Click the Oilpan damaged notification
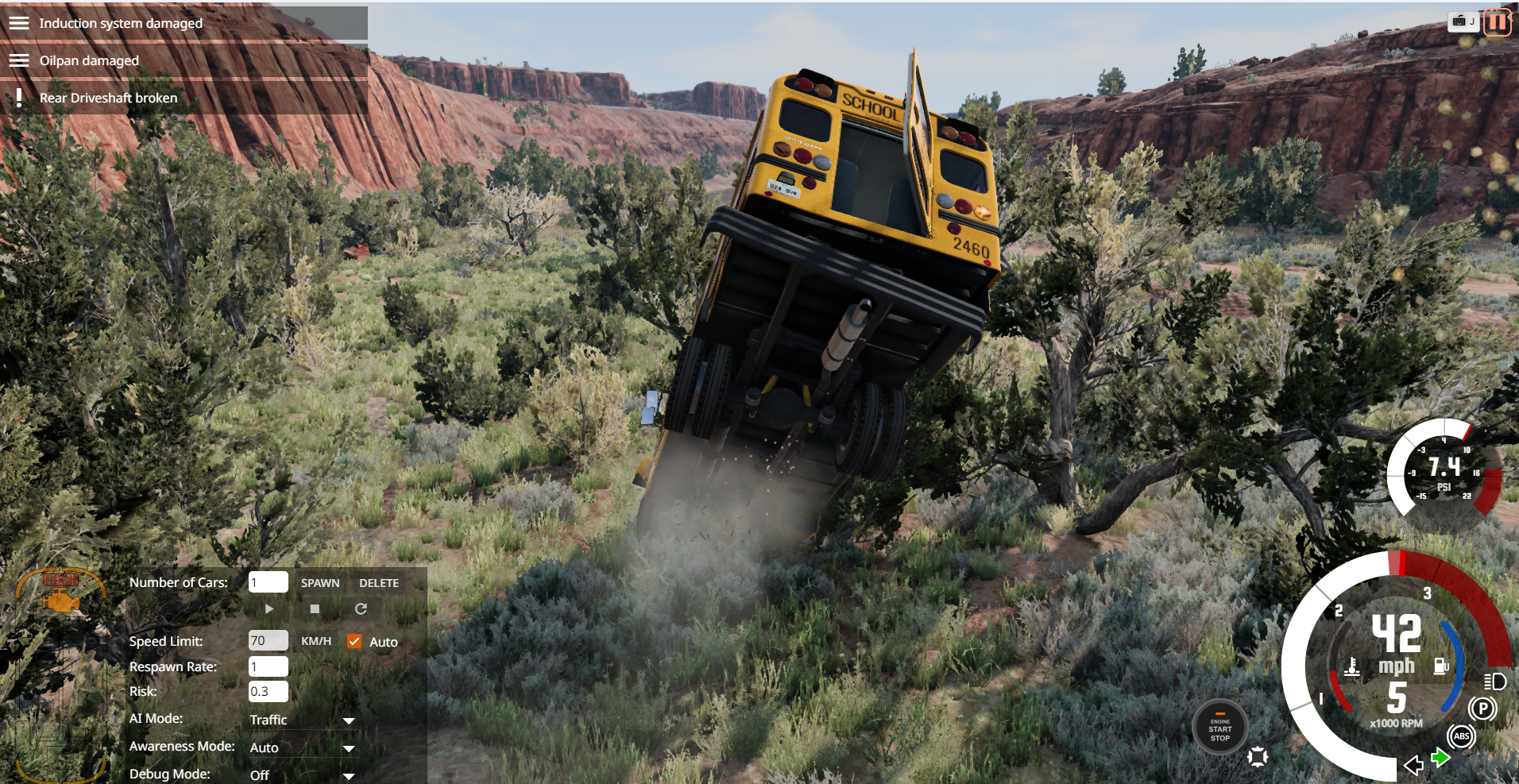This screenshot has width=1519, height=784. (89, 60)
